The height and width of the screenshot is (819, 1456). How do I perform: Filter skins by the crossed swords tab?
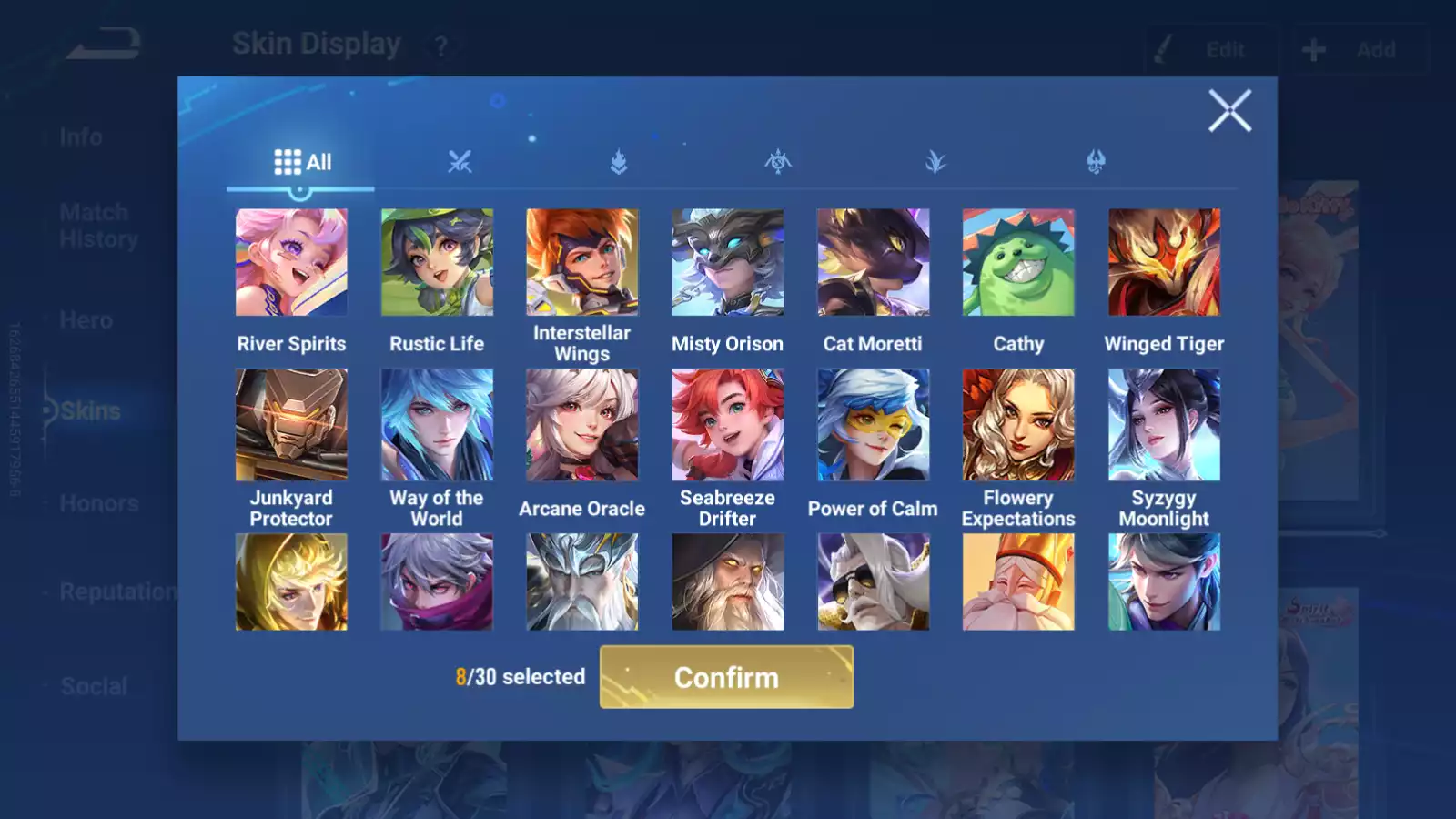click(460, 162)
